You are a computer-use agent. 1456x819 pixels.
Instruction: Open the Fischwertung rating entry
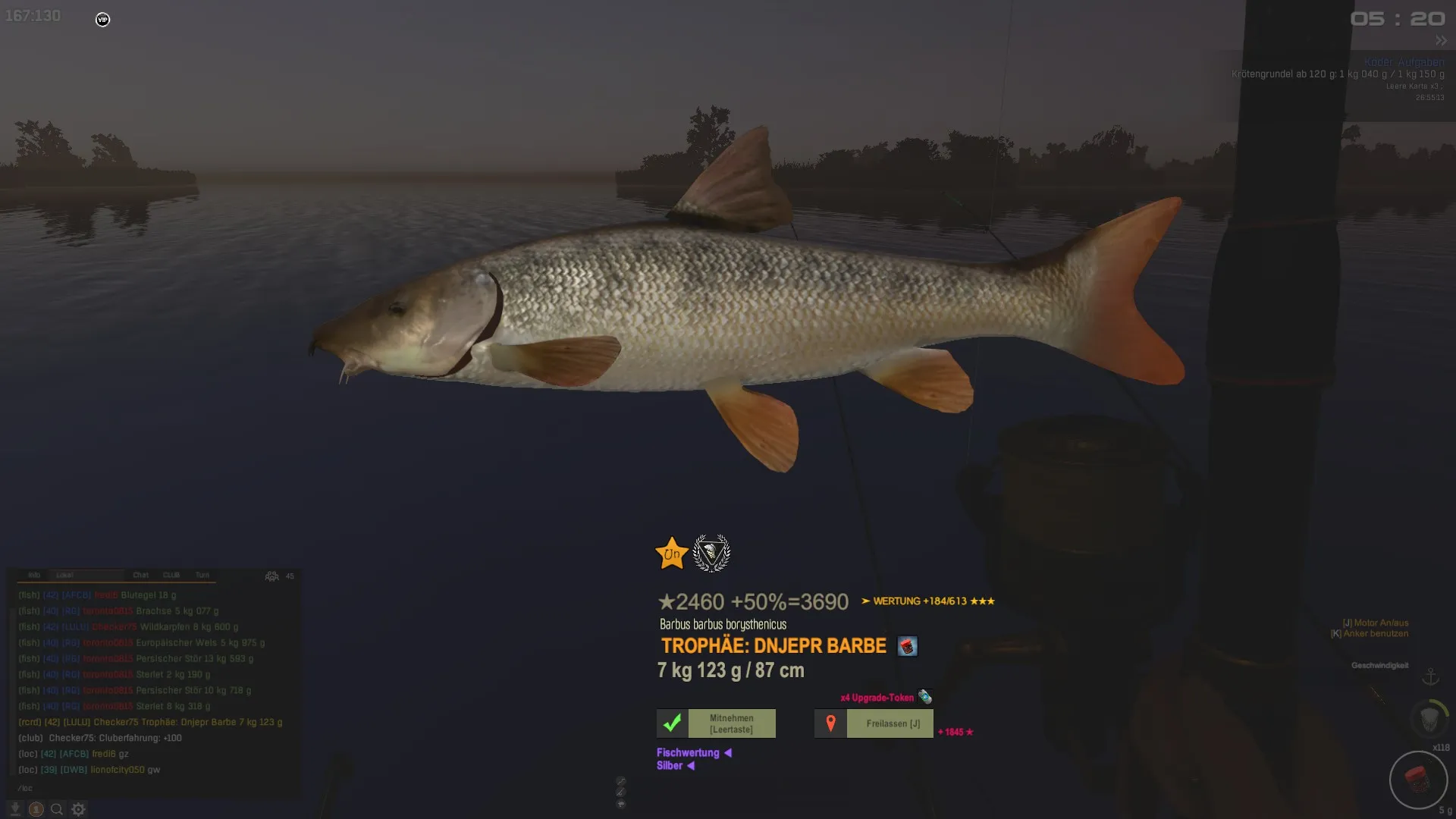click(688, 753)
